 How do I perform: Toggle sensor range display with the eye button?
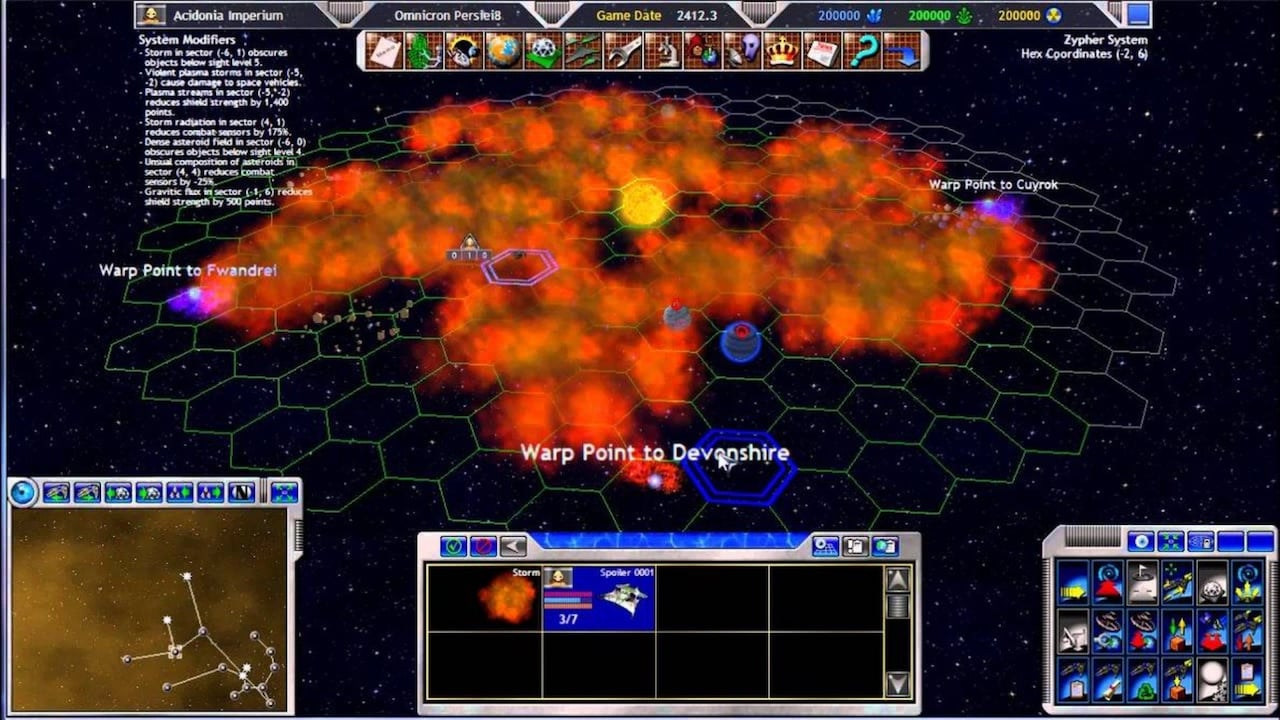(1141, 541)
